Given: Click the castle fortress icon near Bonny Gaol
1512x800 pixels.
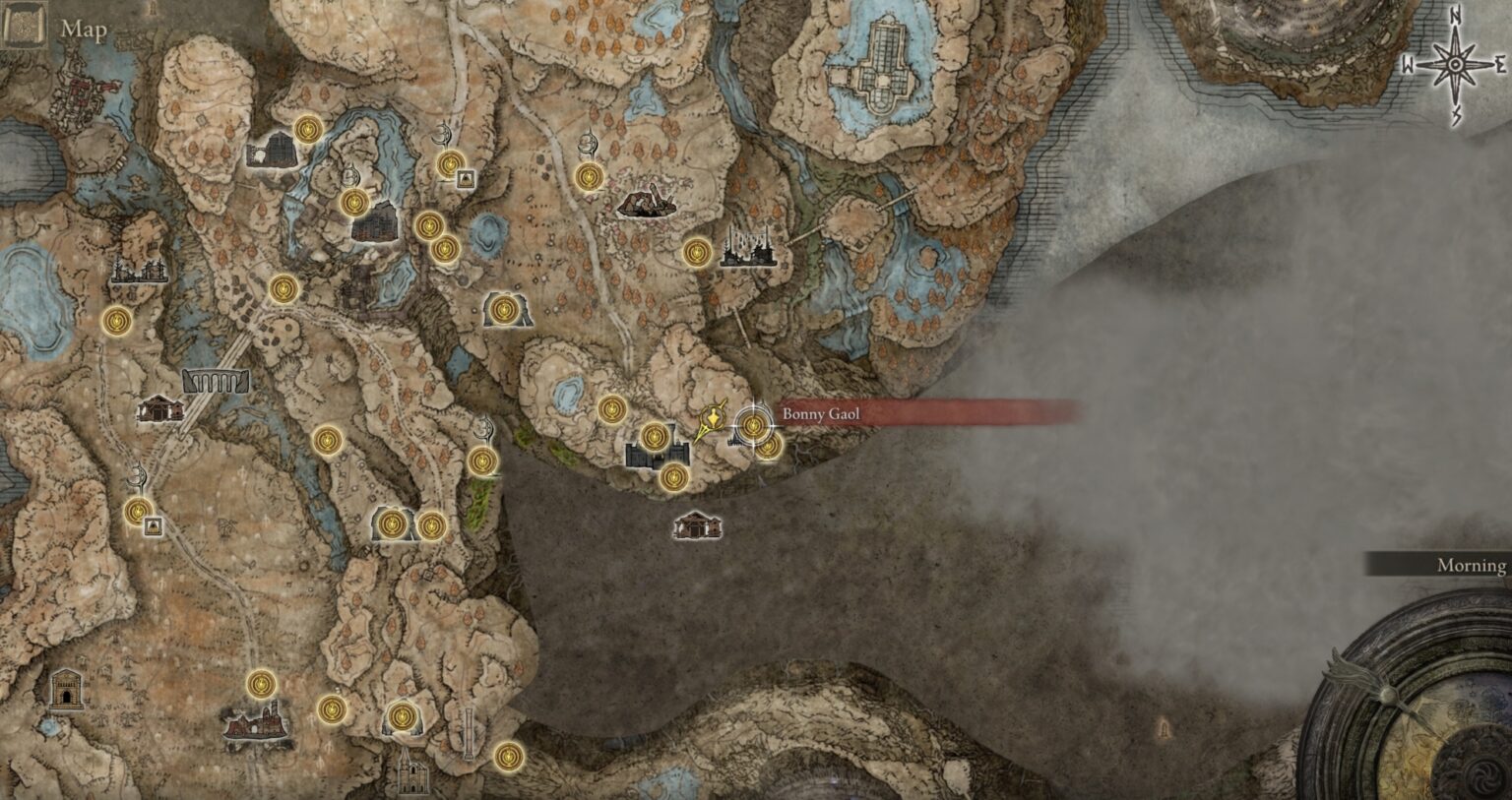Looking at the screenshot, I should (656, 455).
